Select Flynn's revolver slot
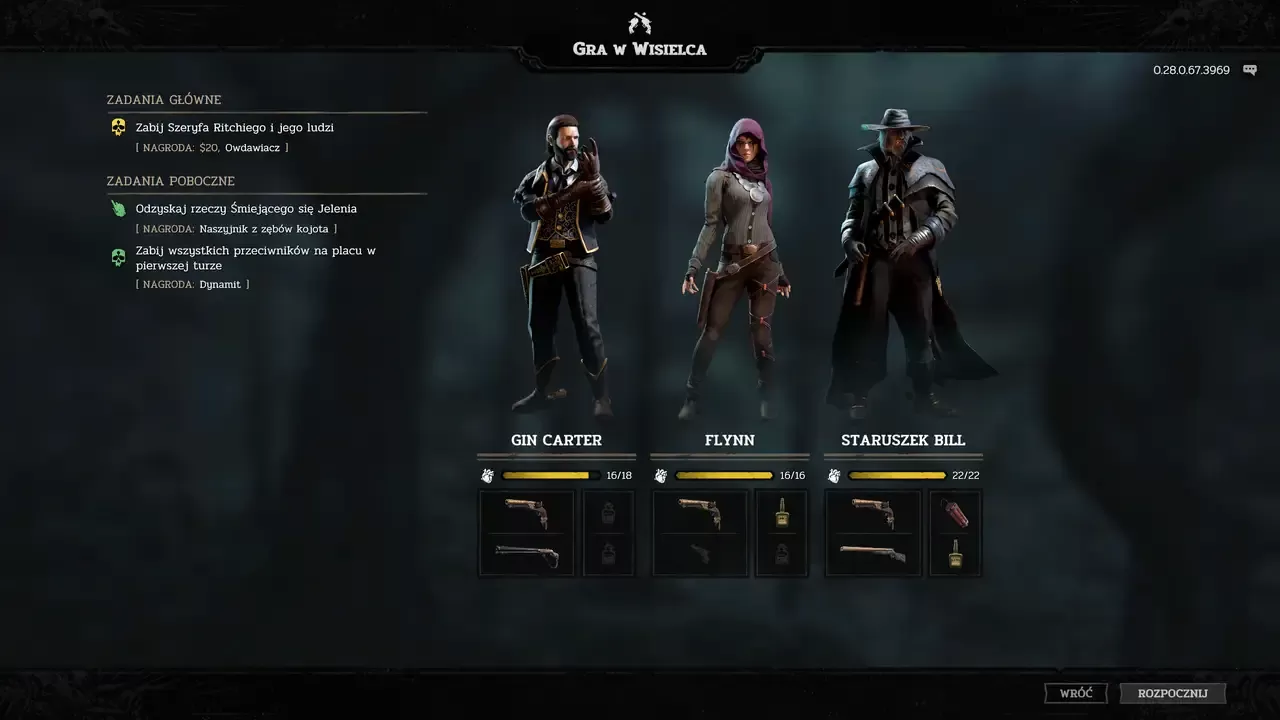Screen dimensions: 1280x720 (700, 511)
